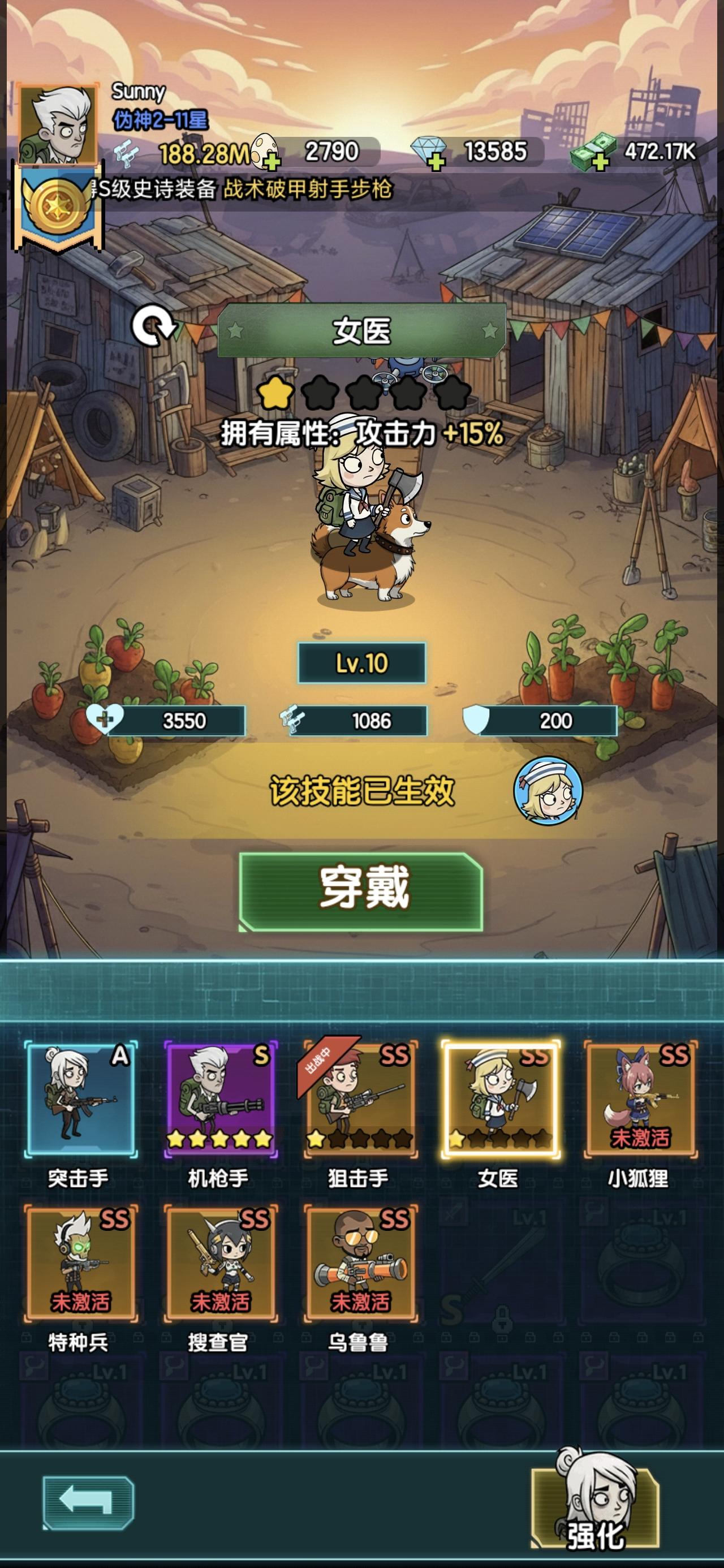The height and width of the screenshot is (1568, 724).
Task: Click the HP bar showing 3550
Action: coord(176,719)
